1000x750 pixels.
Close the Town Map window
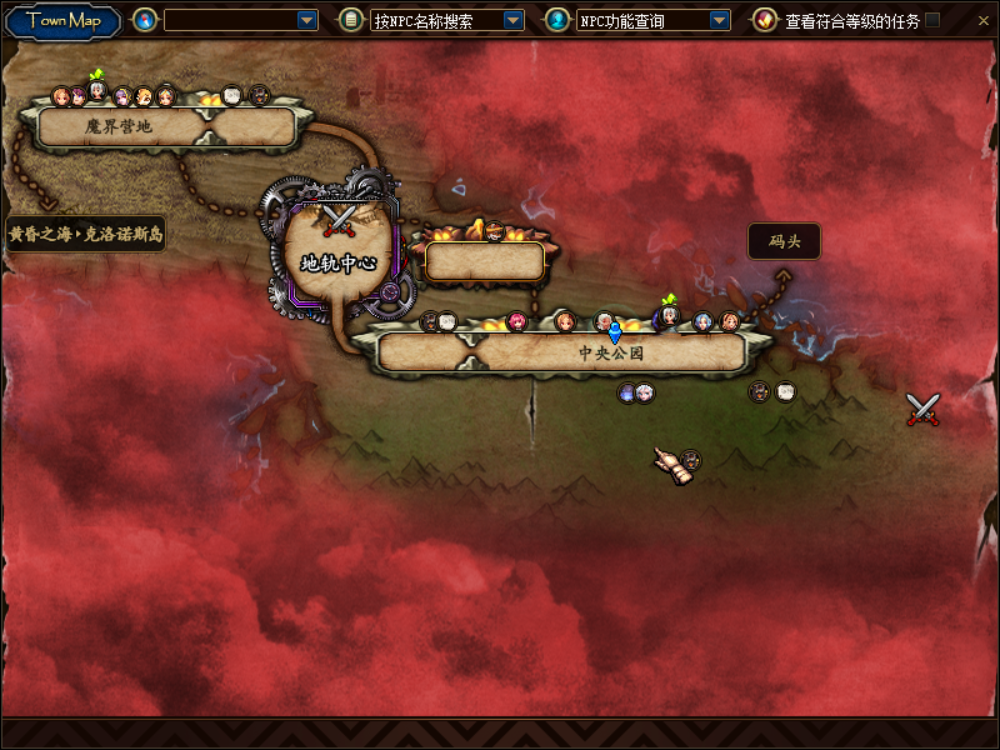[x=984, y=20]
